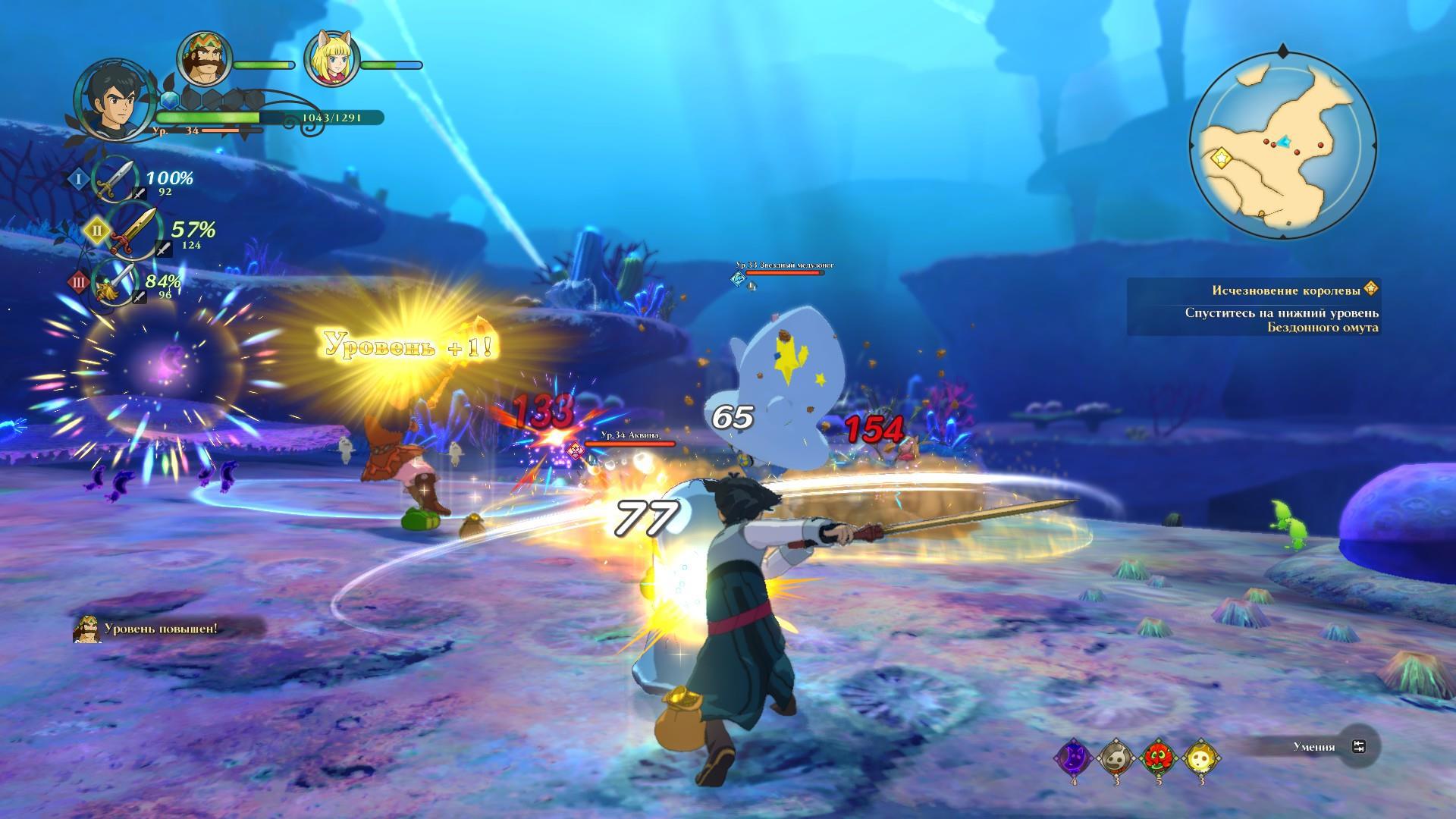Click the yellow star marker on the minimap
The image size is (1456, 819).
tap(1221, 158)
